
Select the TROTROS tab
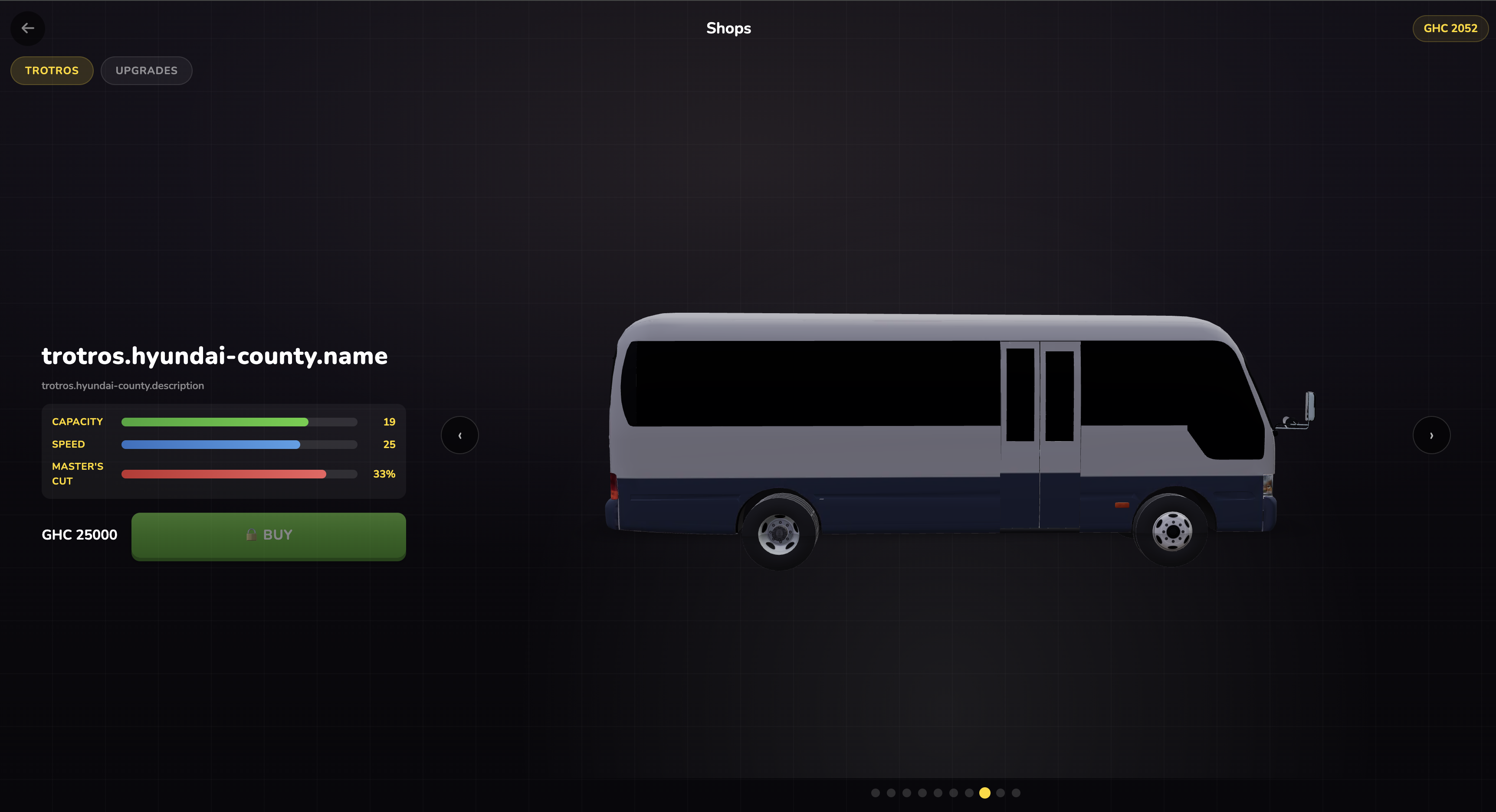pyautogui.click(x=51, y=70)
